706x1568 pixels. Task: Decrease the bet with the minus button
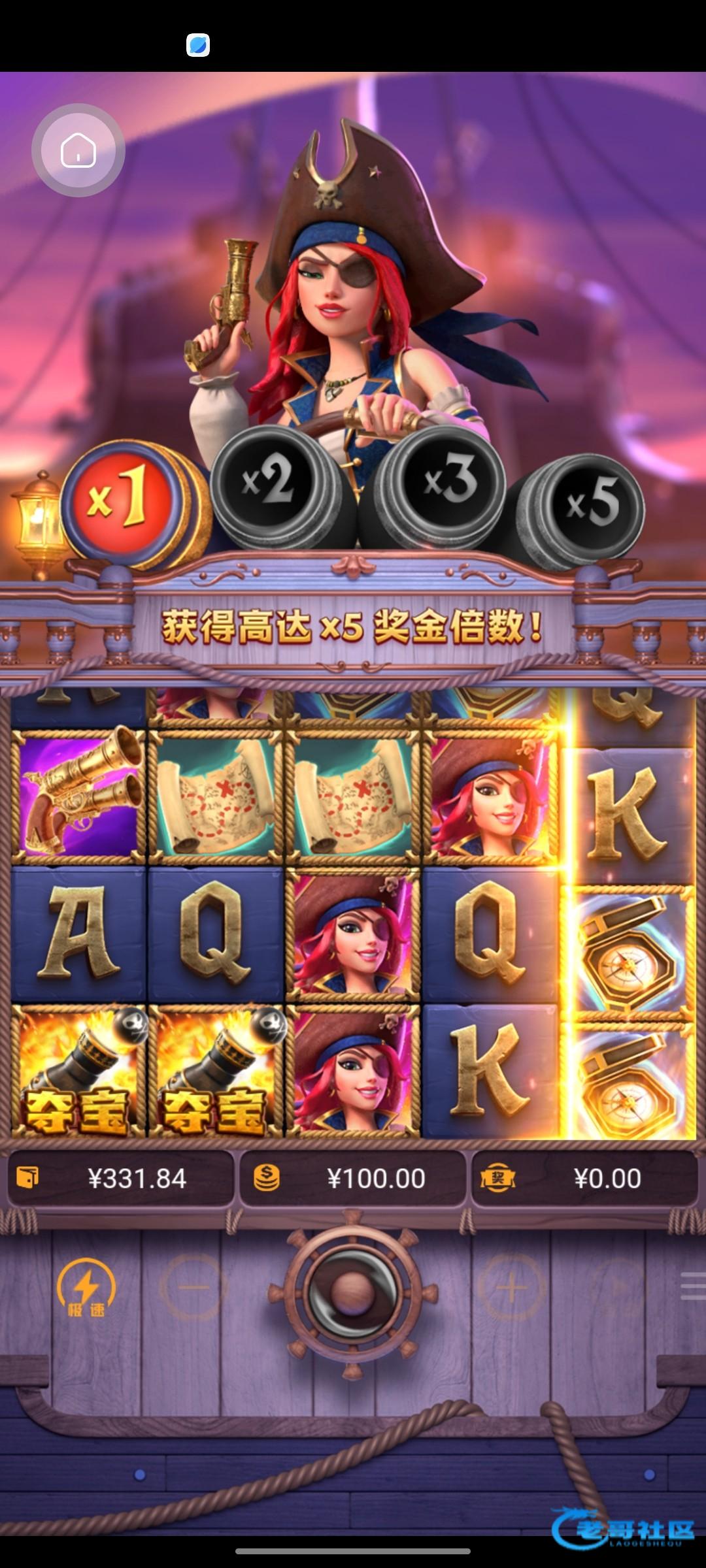[193, 1288]
